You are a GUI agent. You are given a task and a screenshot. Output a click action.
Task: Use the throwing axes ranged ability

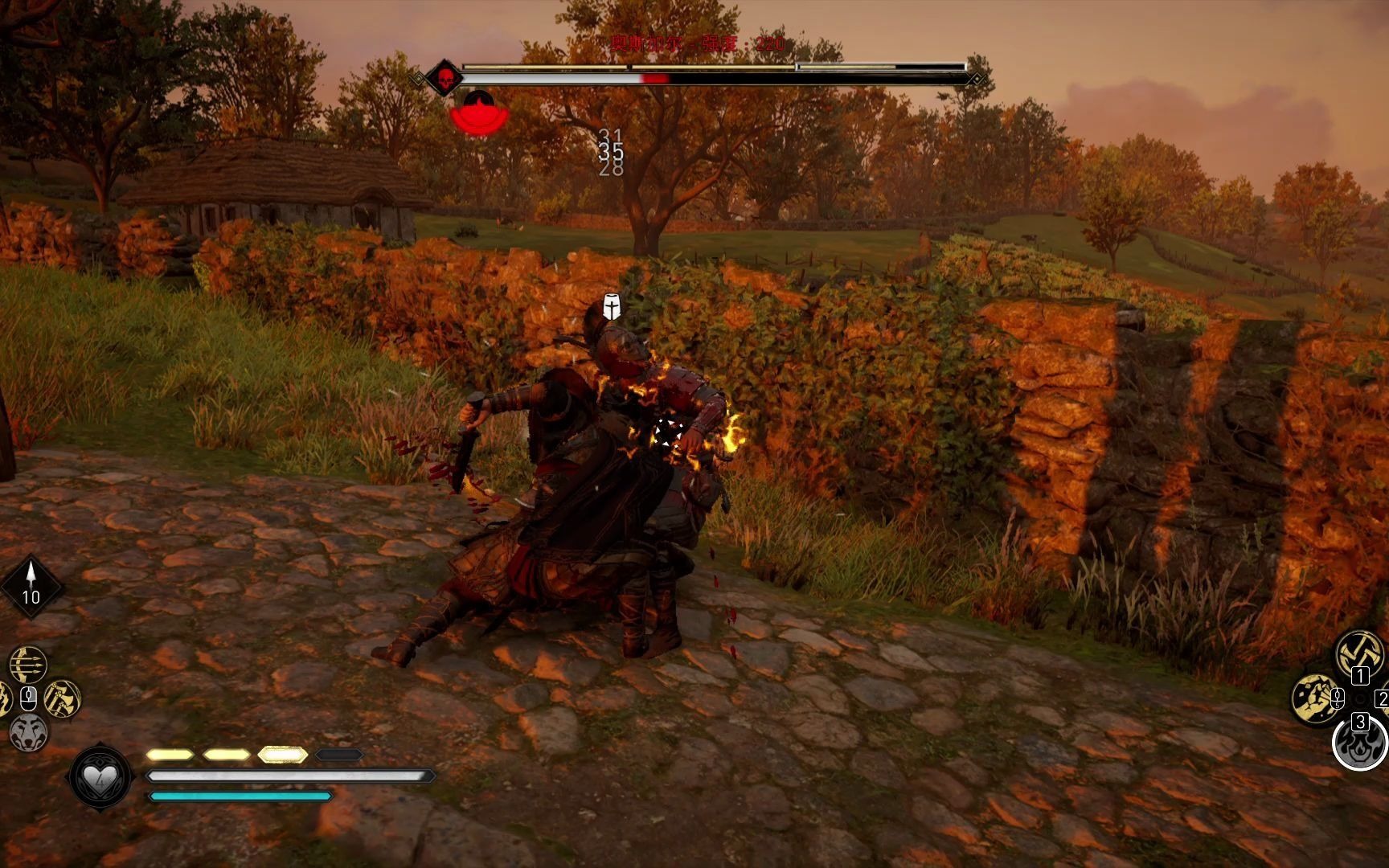(x=62, y=698)
